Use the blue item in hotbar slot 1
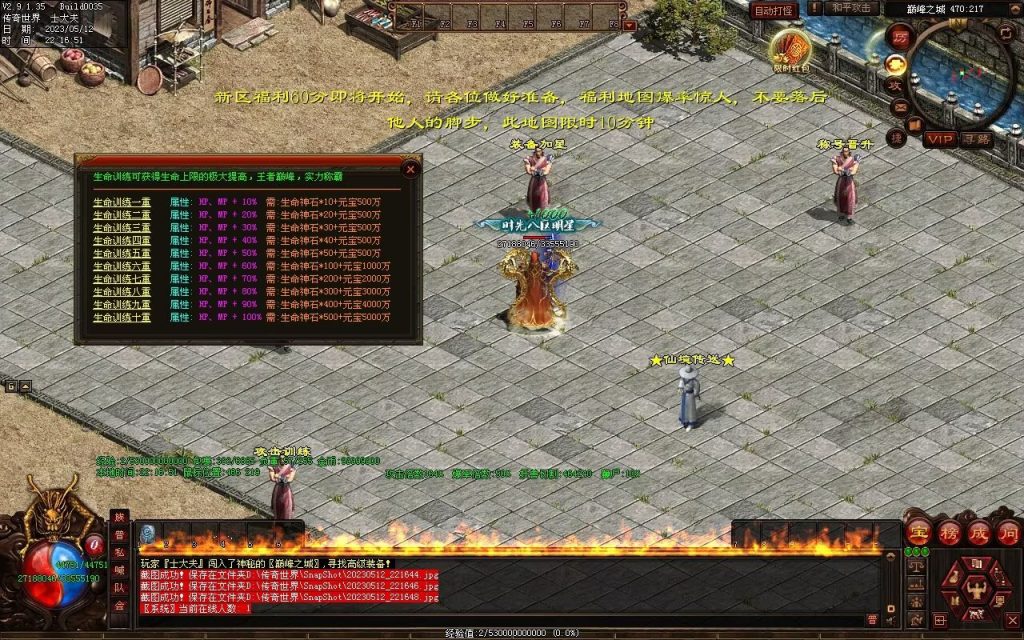Viewport: 1024px width, 640px height. (147, 534)
